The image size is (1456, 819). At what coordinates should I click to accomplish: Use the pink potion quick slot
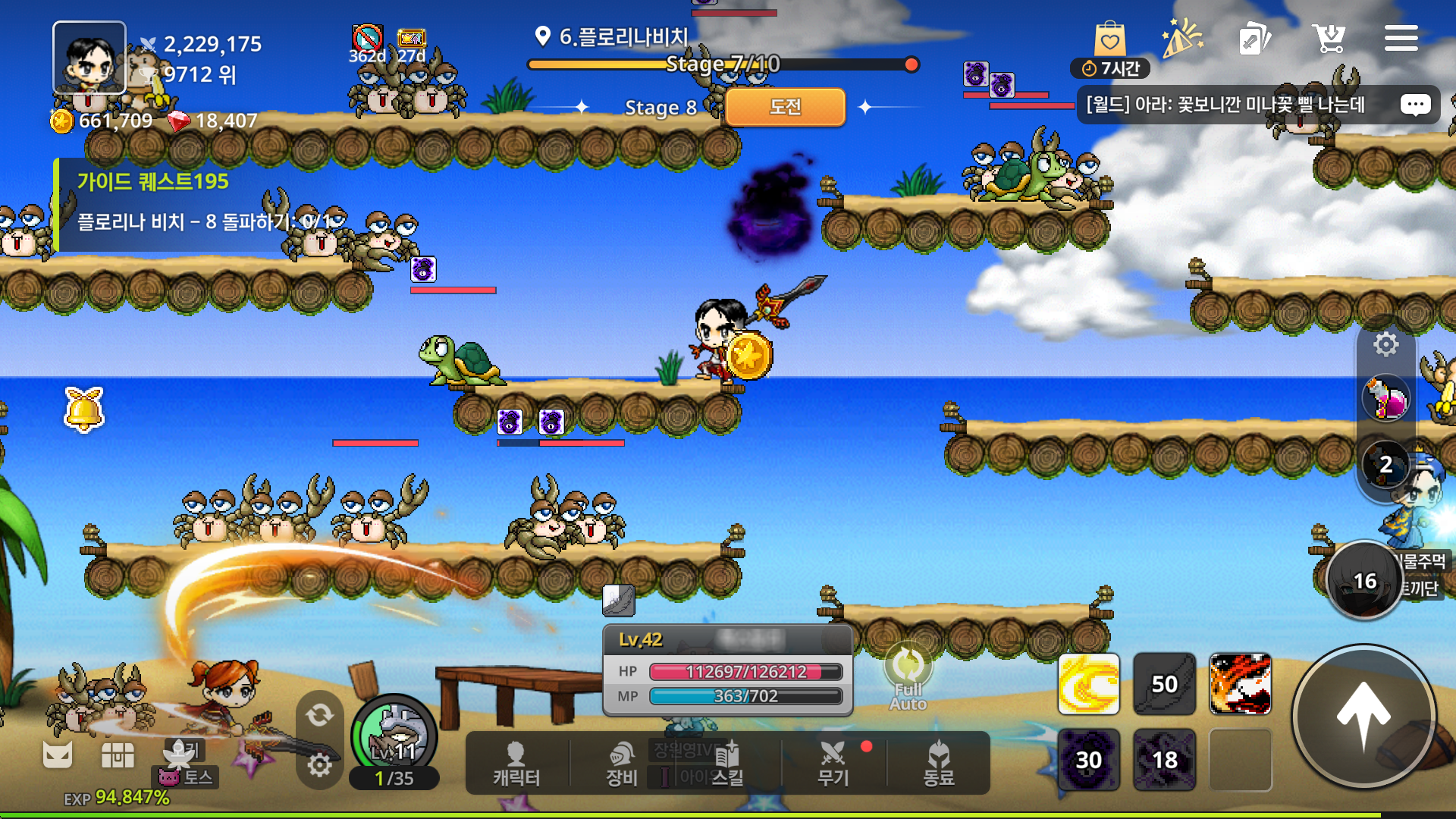click(1385, 399)
